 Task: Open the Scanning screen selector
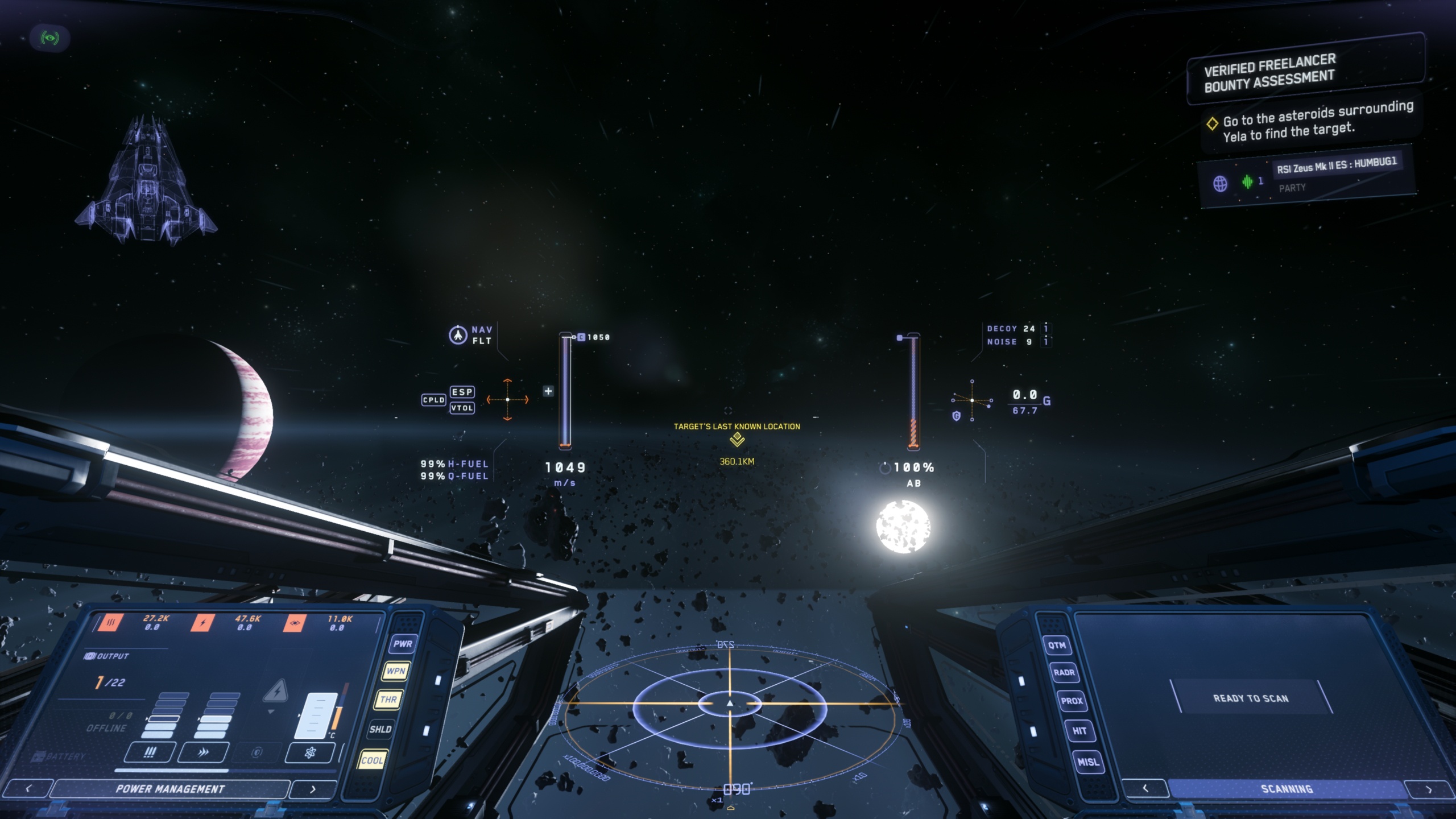pyautogui.click(x=1287, y=789)
